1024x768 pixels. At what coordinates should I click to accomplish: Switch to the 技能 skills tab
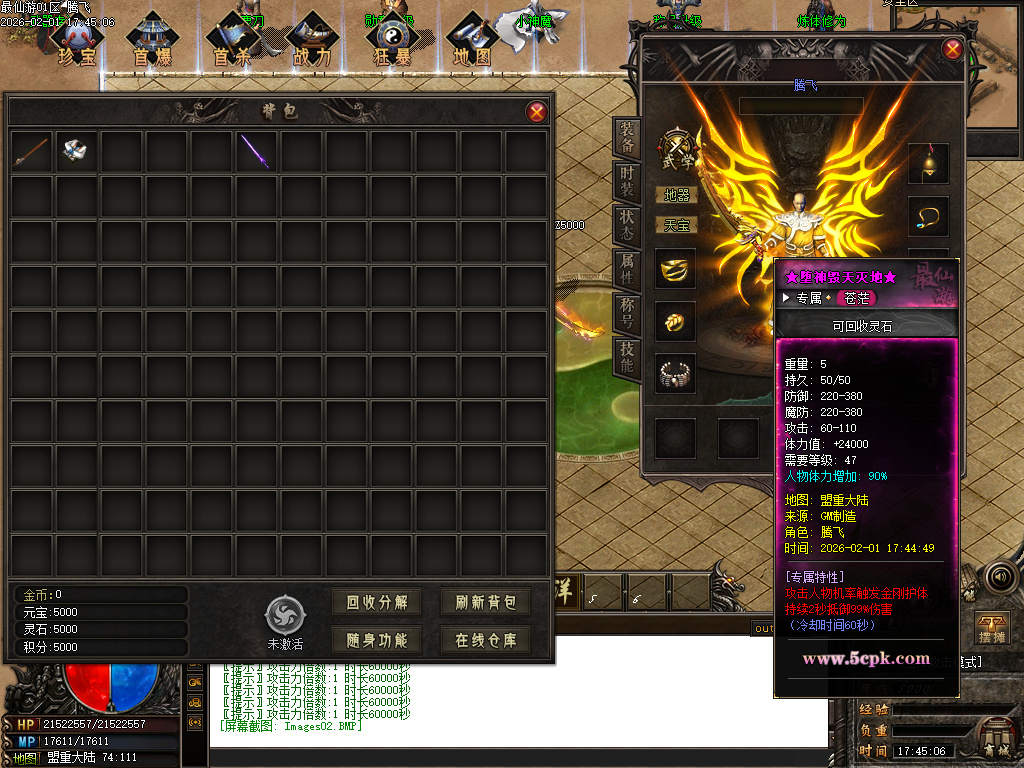pos(627,355)
